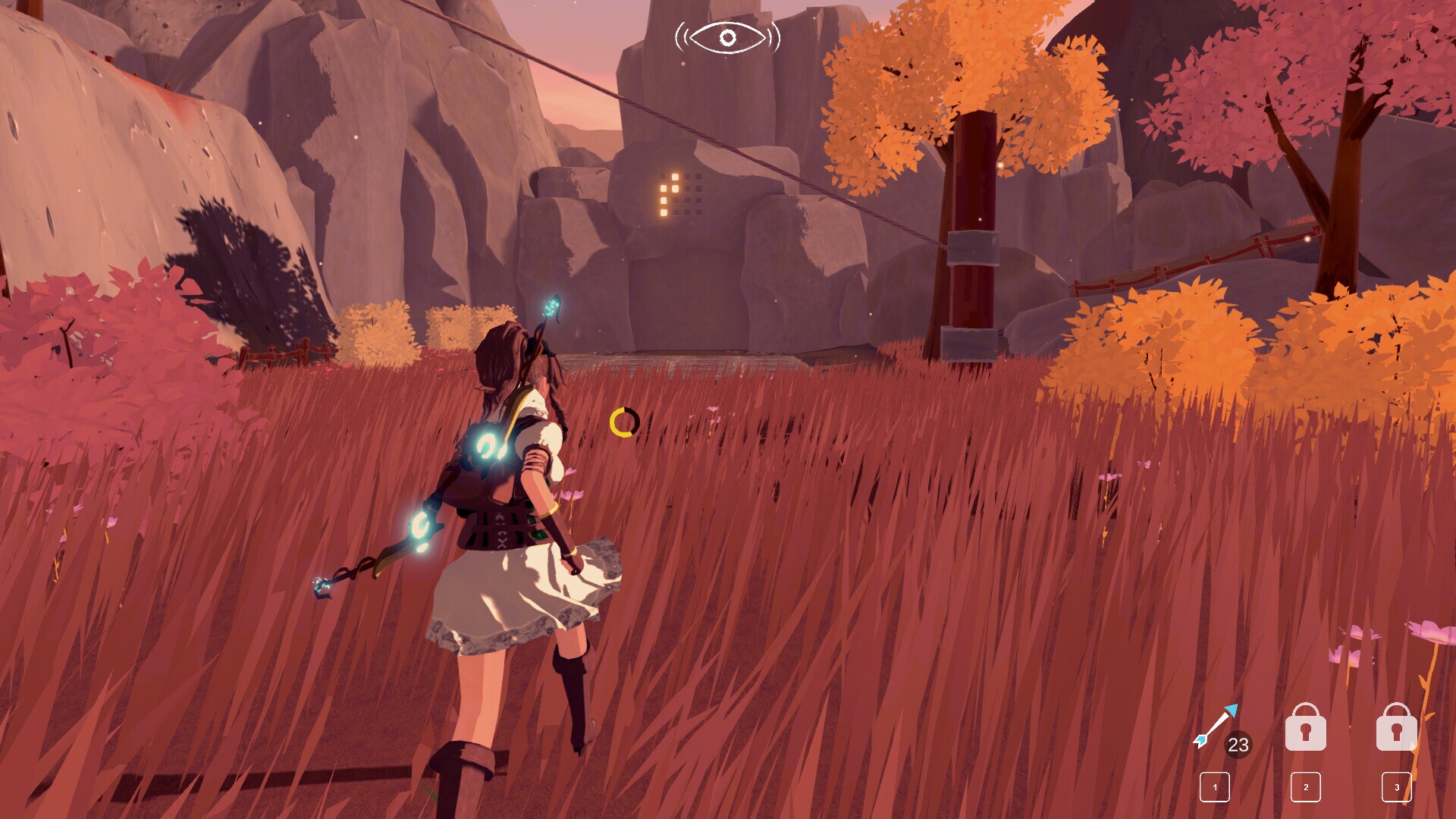Click the locked second ability padlock icon

(x=1306, y=725)
